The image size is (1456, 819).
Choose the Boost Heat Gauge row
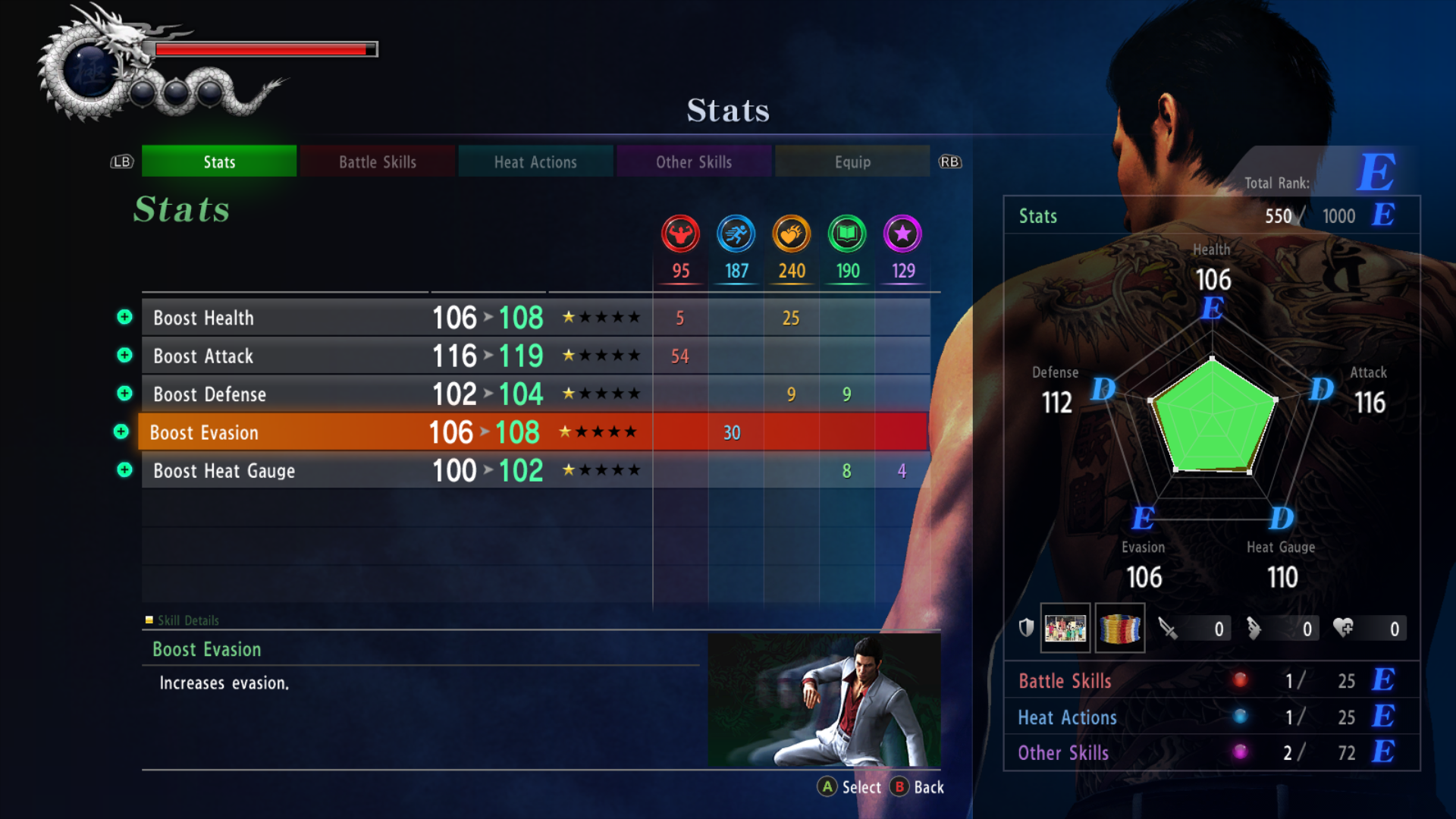click(394, 471)
